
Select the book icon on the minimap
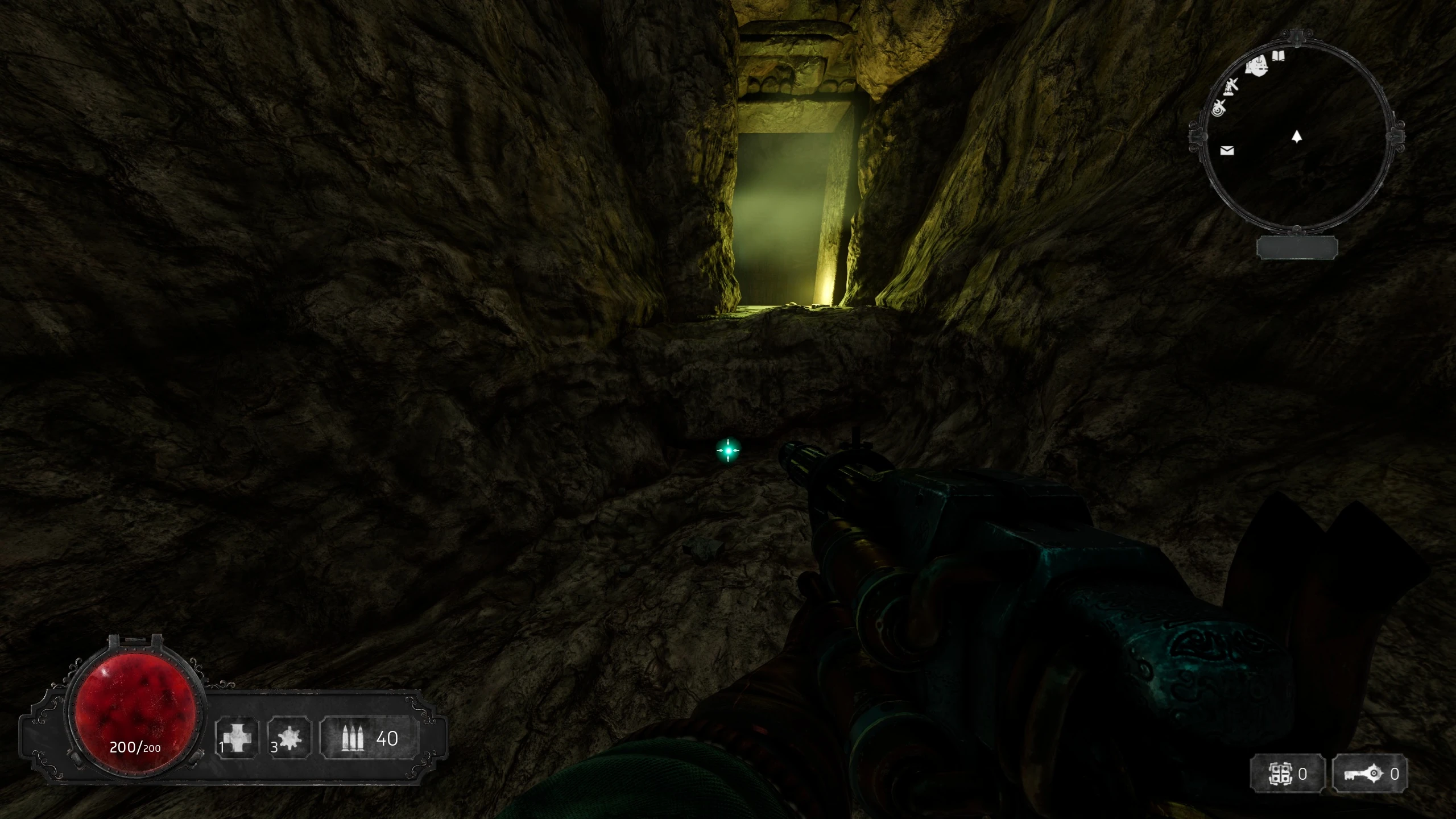click(x=1279, y=56)
